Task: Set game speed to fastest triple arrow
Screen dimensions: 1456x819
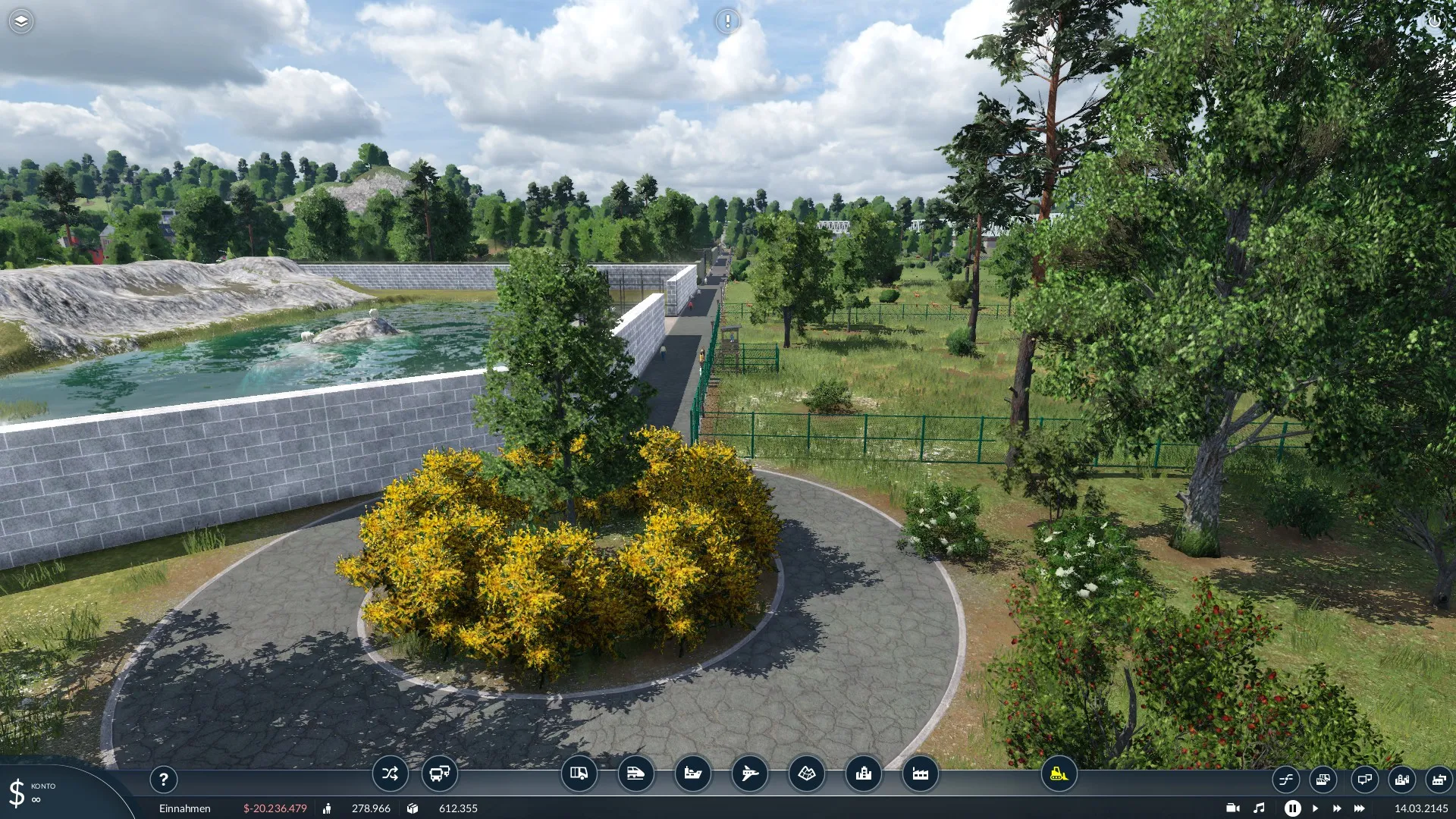Action: pyautogui.click(x=1359, y=808)
